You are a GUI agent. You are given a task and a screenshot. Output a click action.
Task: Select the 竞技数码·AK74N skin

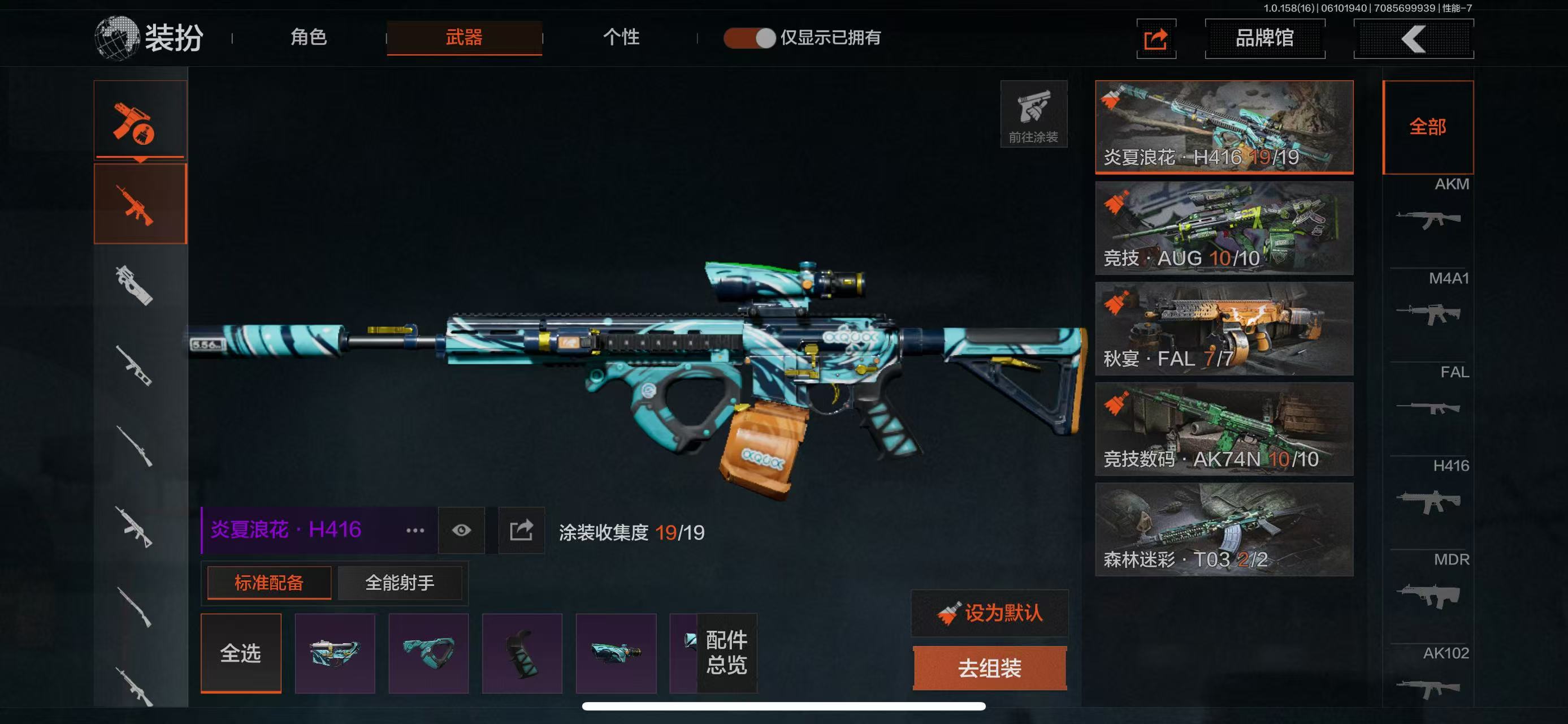click(1223, 429)
